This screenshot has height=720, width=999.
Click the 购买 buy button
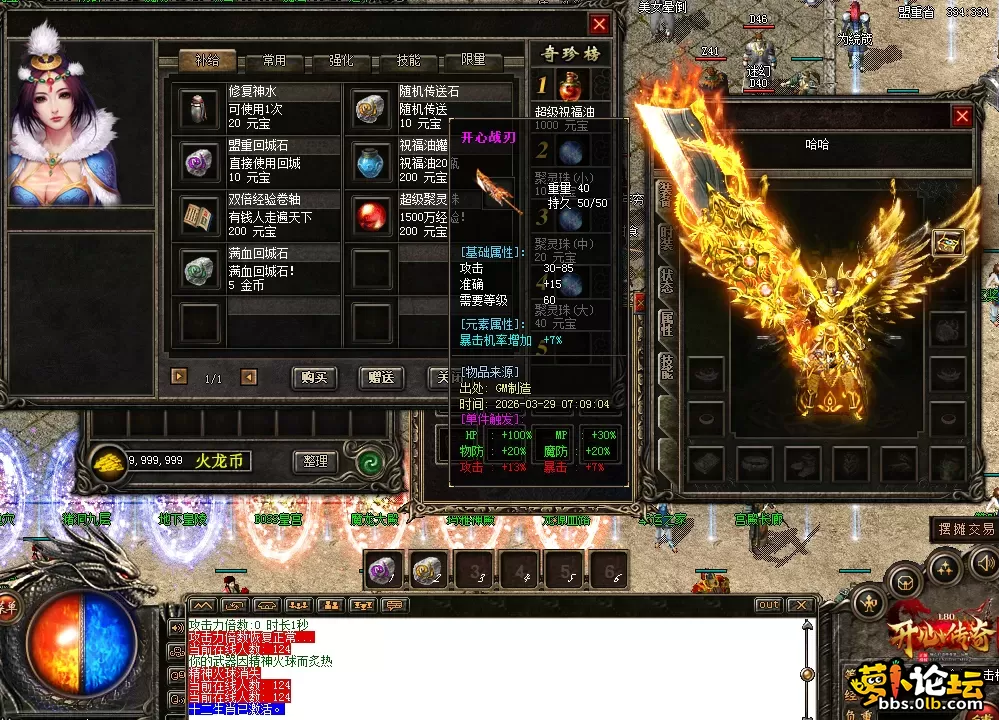(x=315, y=378)
